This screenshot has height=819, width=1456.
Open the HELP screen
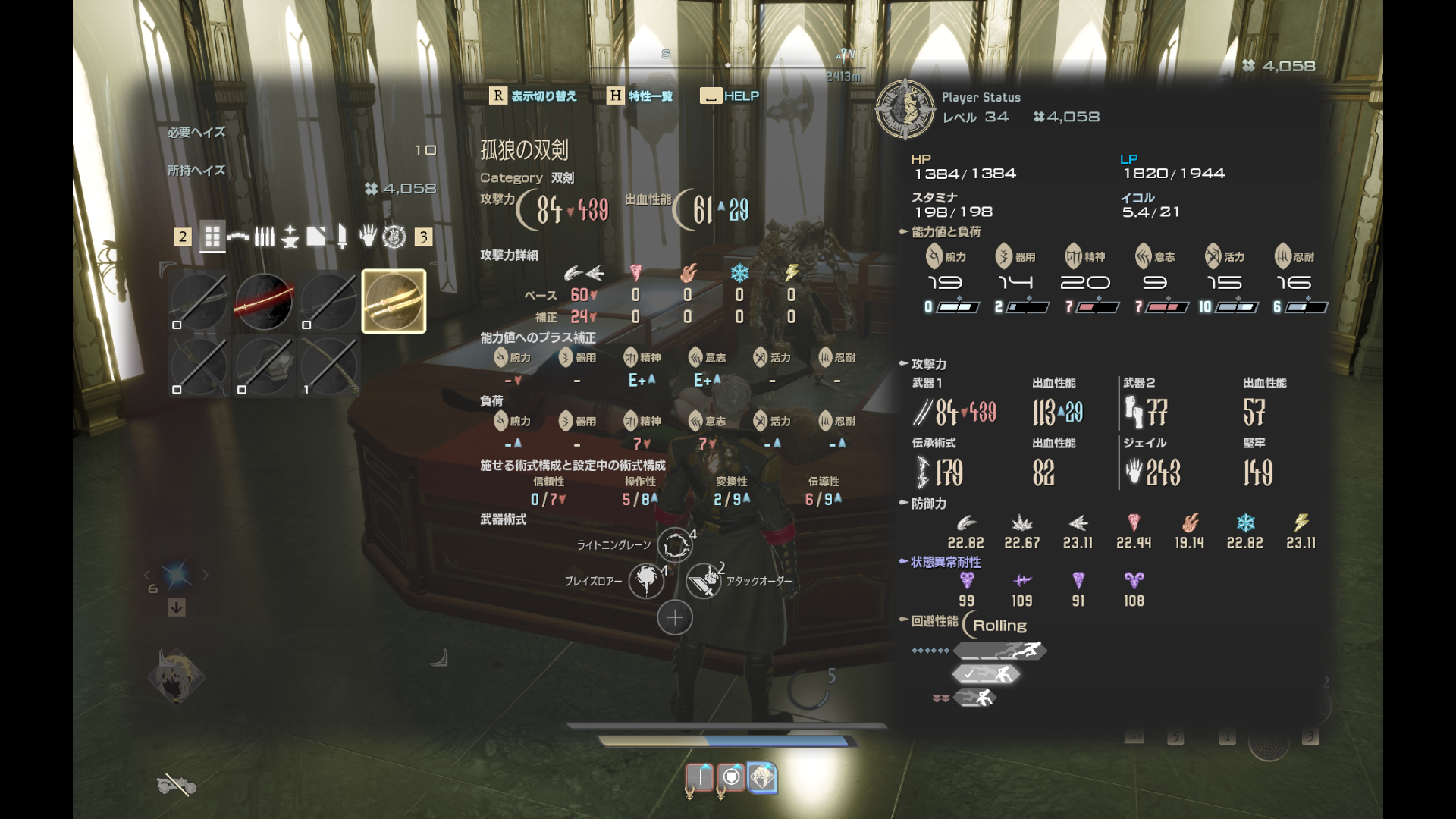[x=730, y=96]
